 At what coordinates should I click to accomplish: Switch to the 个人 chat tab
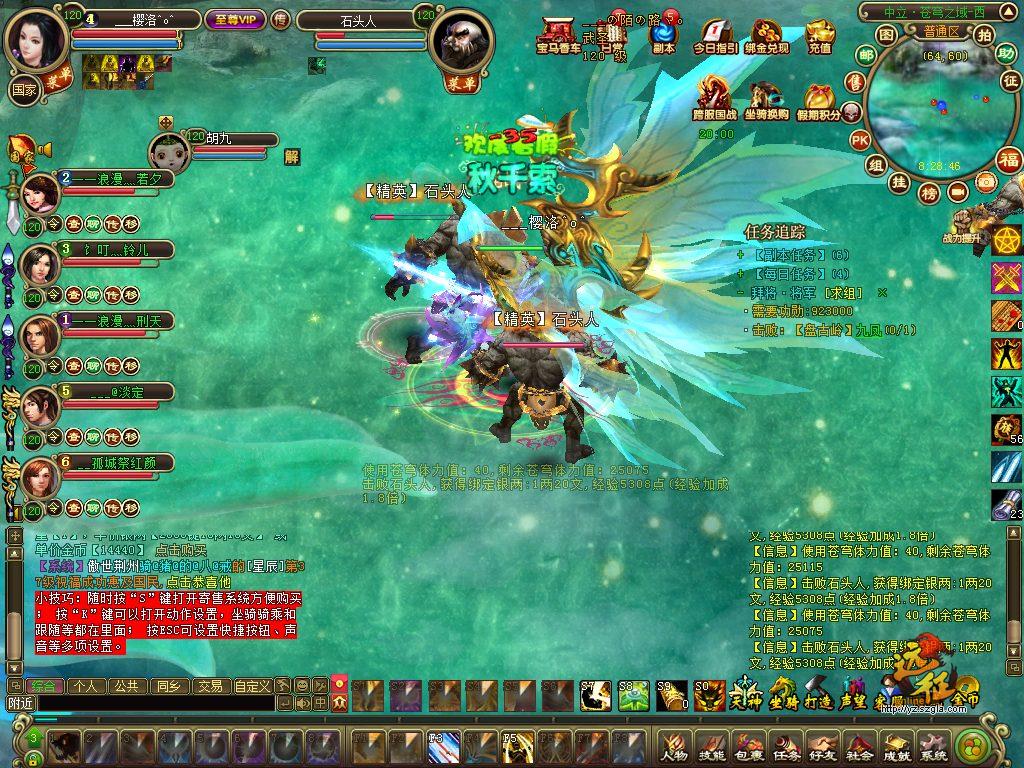pos(86,686)
